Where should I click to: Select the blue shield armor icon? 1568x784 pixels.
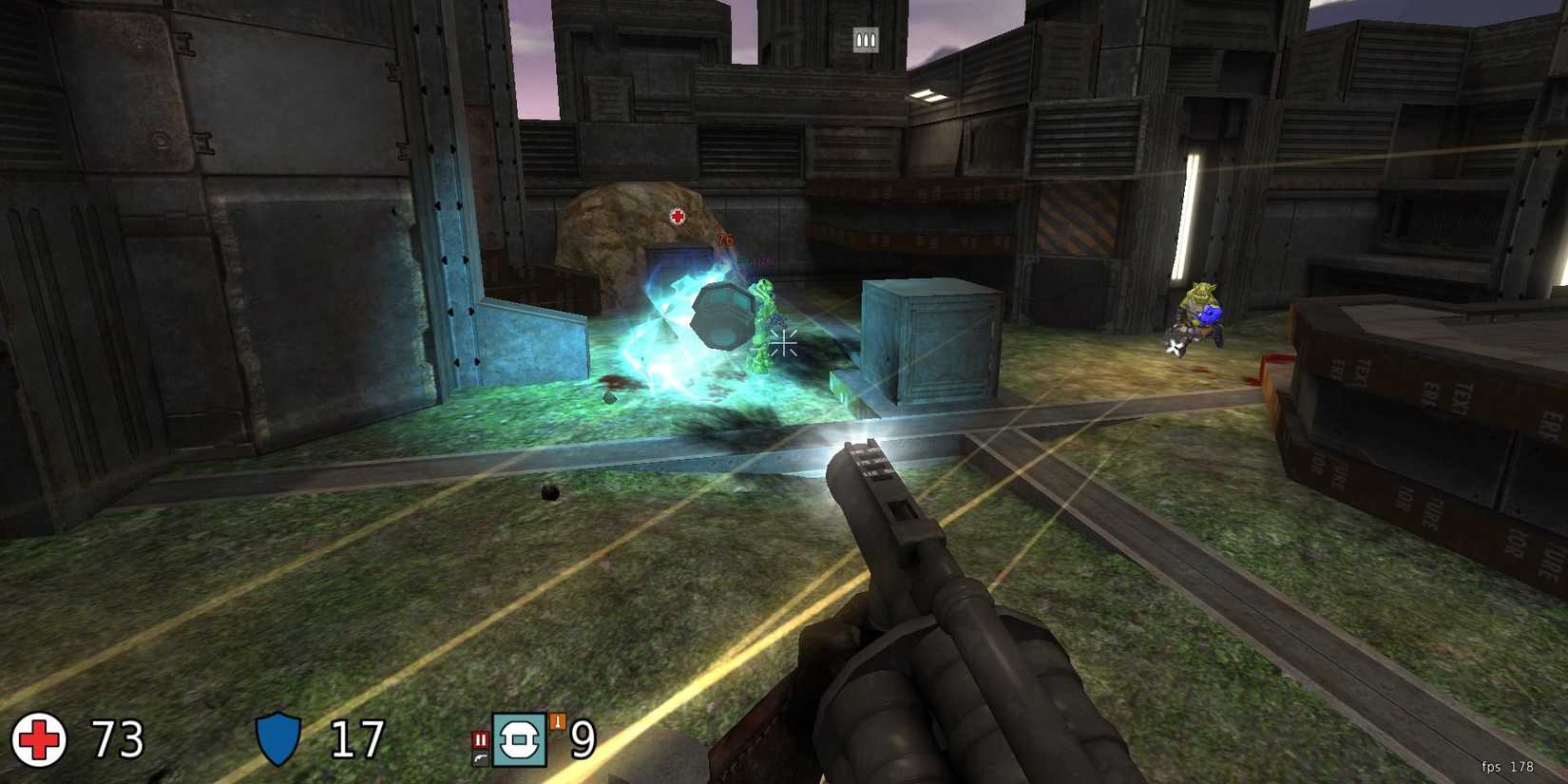pyautogui.click(x=277, y=739)
